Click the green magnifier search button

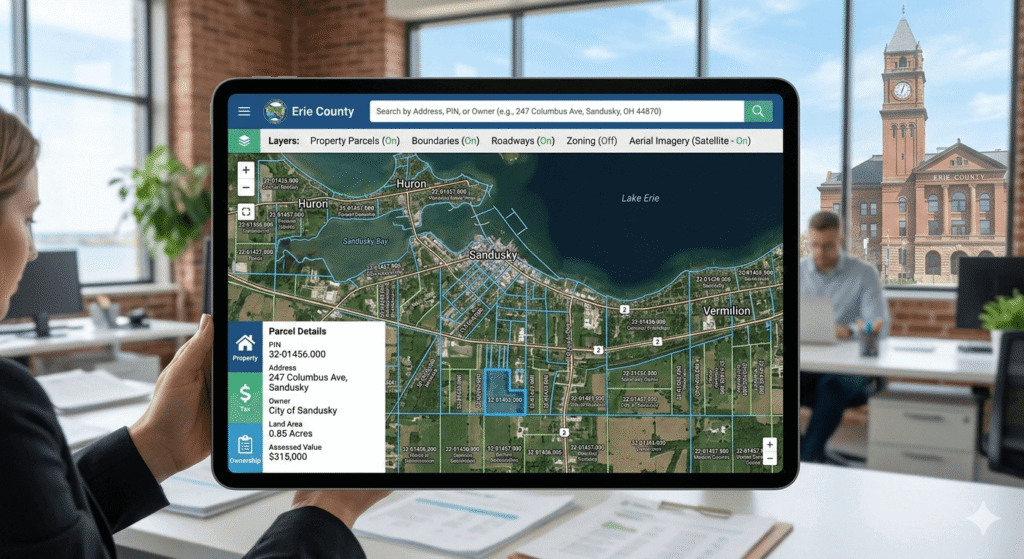click(759, 111)
